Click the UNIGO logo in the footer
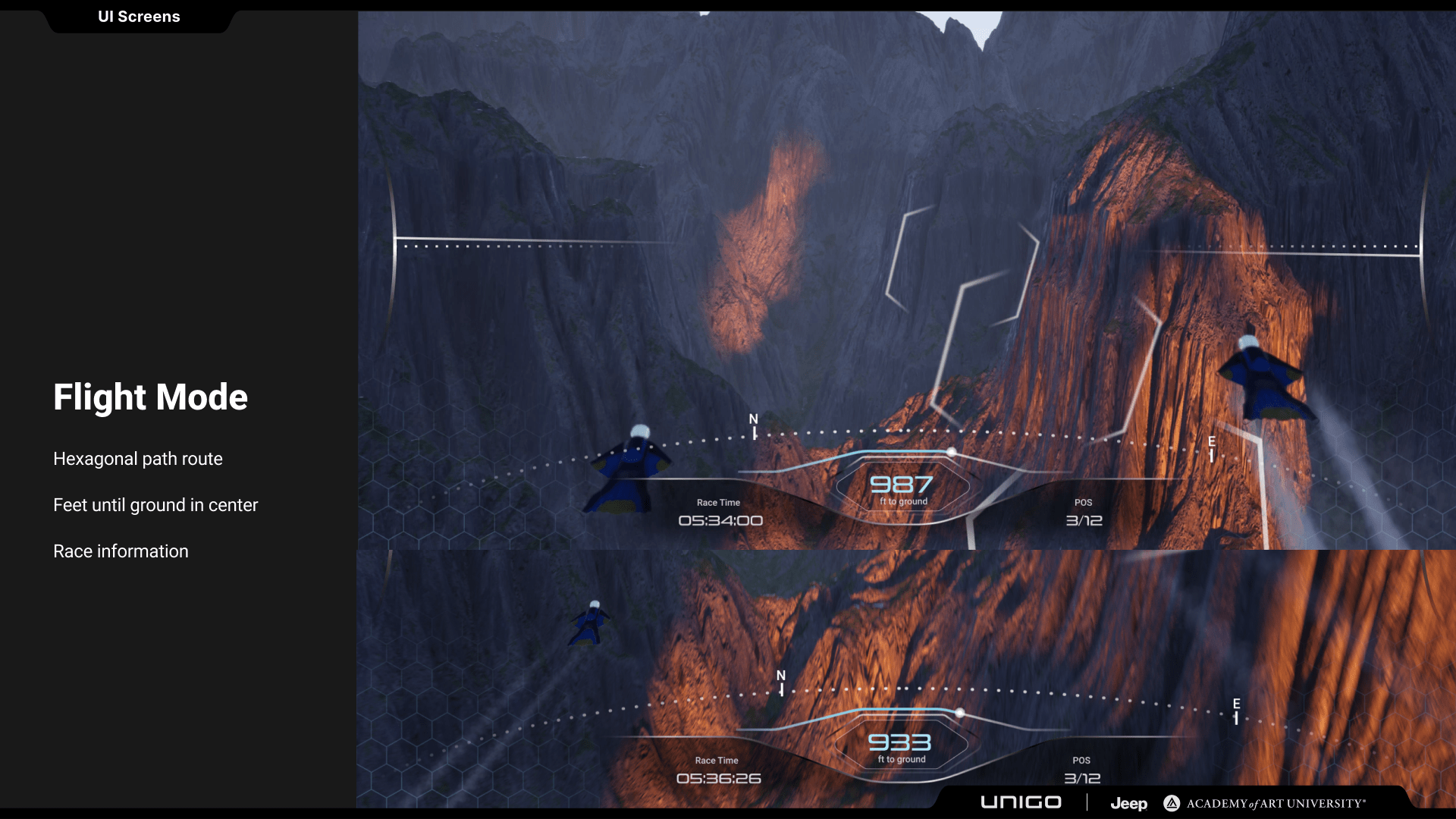The width and height of the screenshot is (1456, 819). click(1021, 802)
